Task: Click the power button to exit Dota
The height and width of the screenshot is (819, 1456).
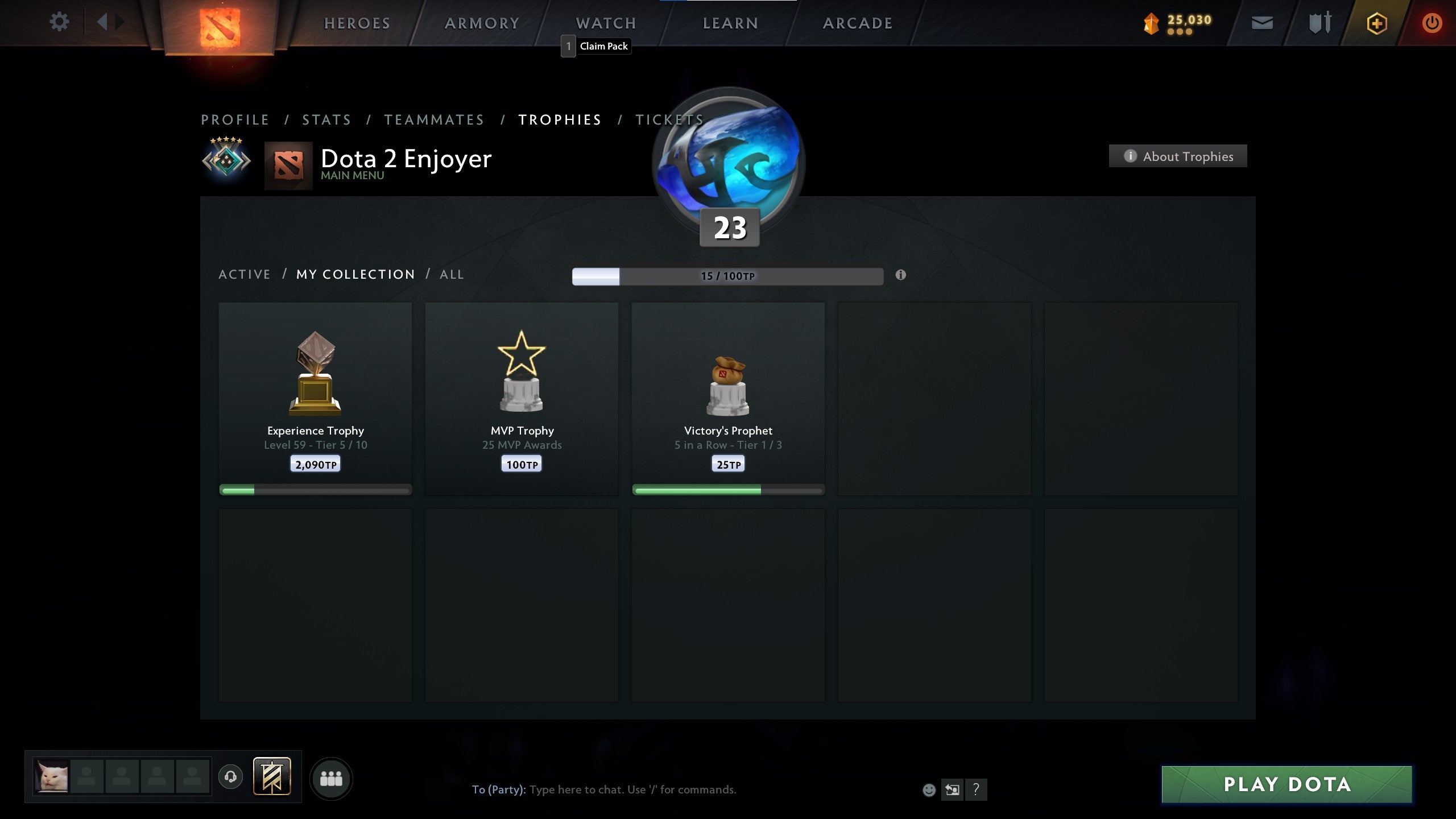Action: [1434, 23]
